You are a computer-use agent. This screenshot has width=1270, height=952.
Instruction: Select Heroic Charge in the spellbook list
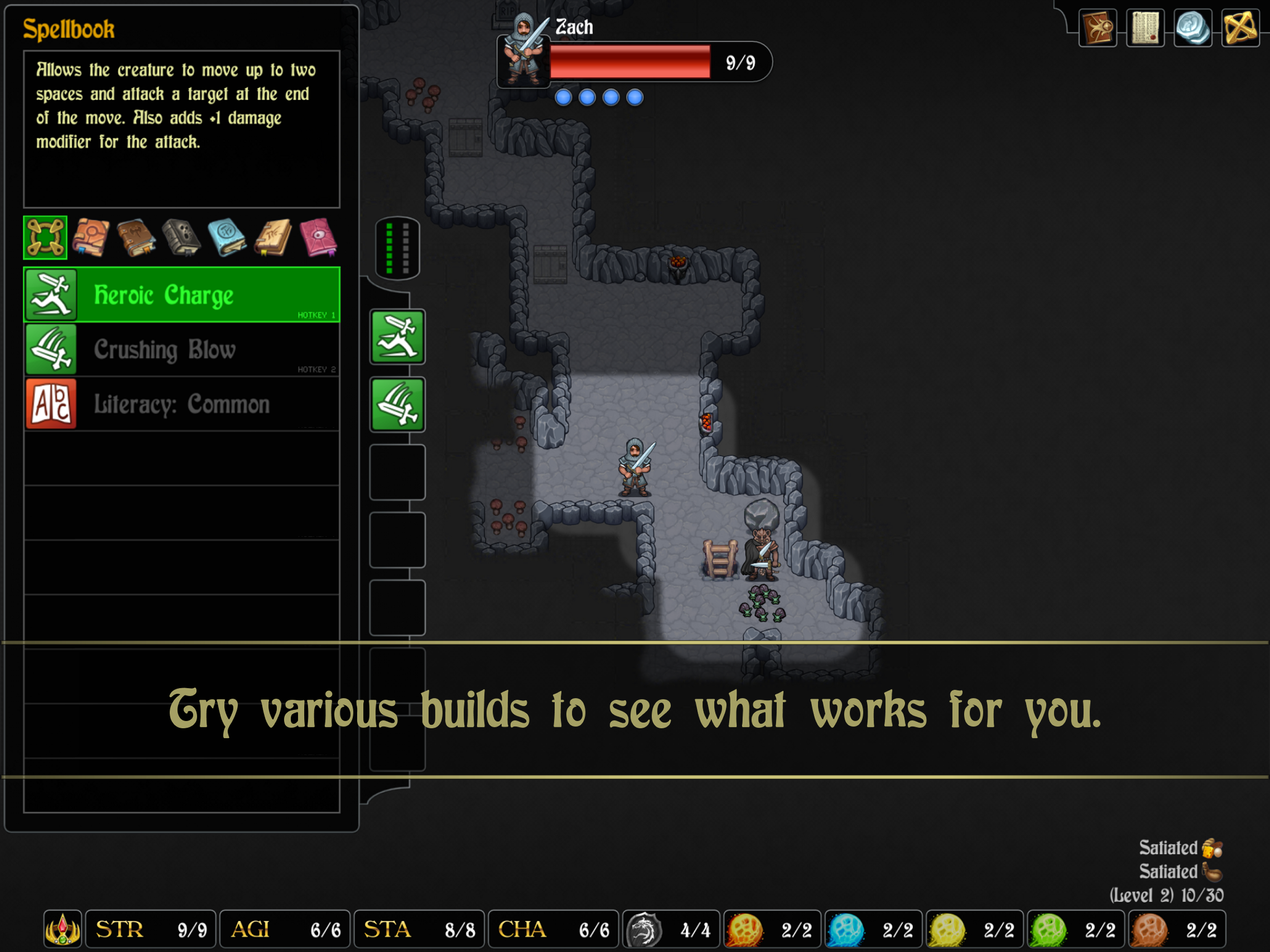pyautogui.click(x=181, y=295)
